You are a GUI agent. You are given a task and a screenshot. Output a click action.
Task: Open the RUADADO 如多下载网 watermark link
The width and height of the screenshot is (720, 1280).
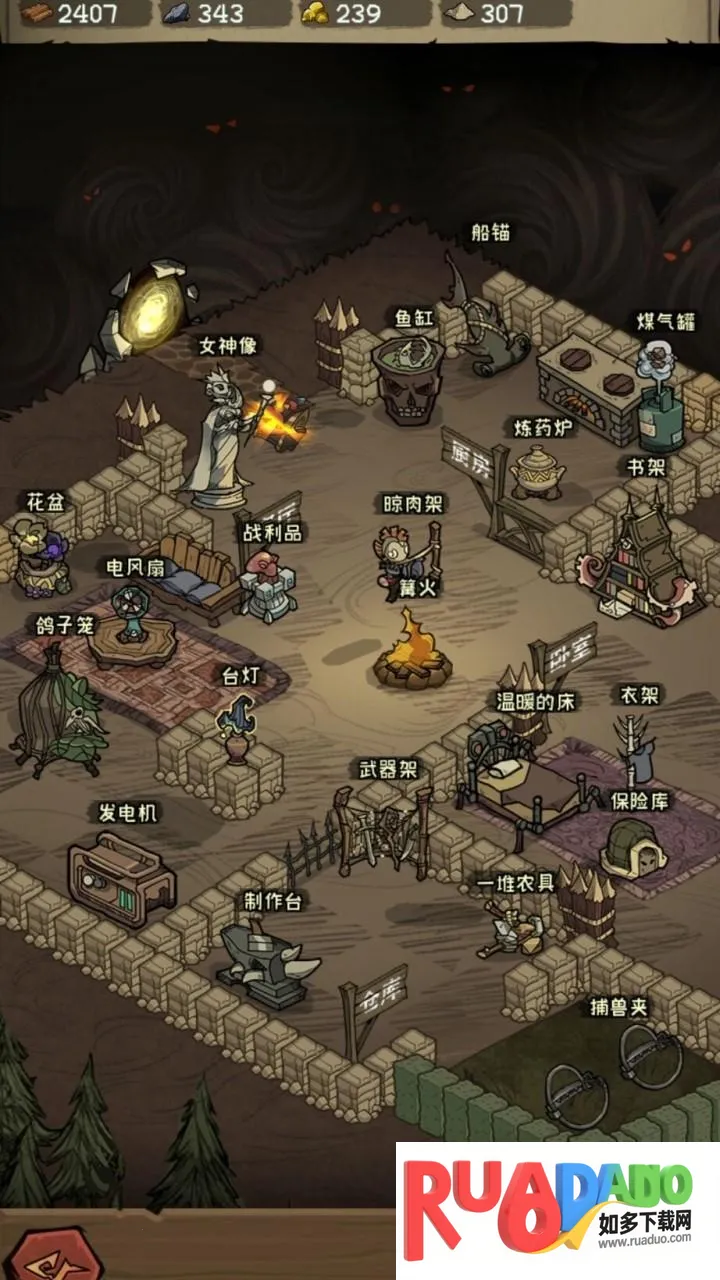(557, 1210)
